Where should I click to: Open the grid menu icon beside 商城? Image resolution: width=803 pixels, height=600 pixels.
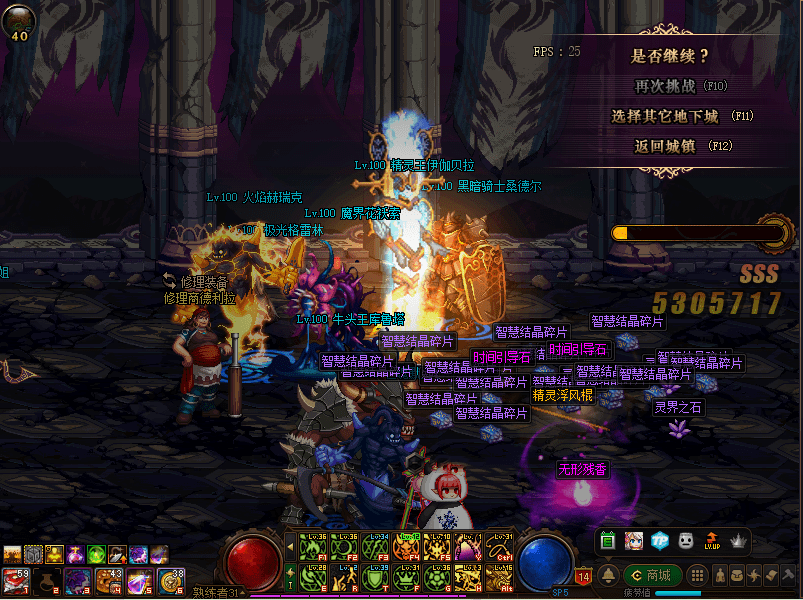pos(698,575)
